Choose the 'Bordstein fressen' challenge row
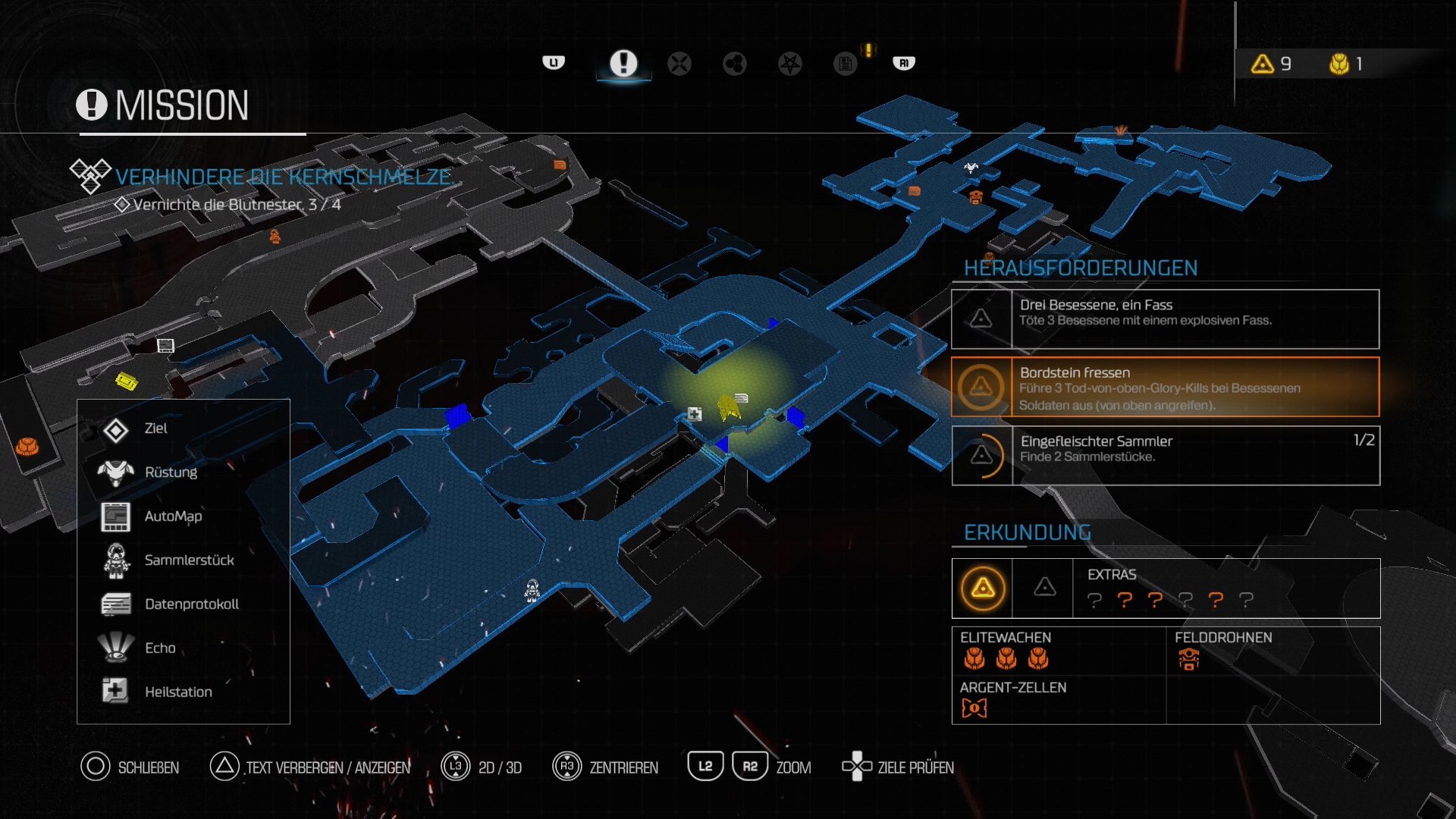Screen dimensions: 1456x819 (1165, 388)
